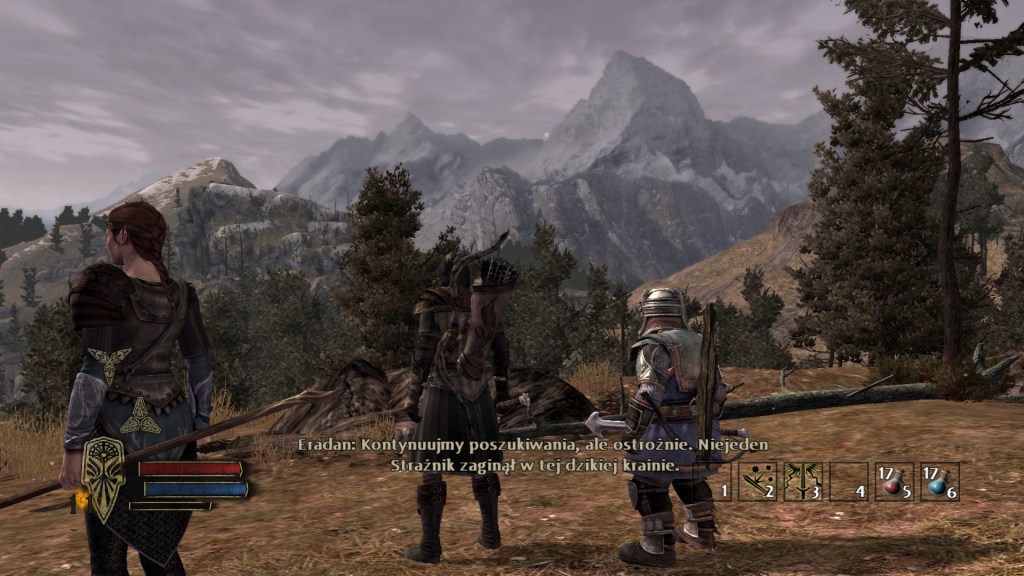Screen dimensions: 1024x576
Task: Use the blue mana potion
Action: coord(939,481)
